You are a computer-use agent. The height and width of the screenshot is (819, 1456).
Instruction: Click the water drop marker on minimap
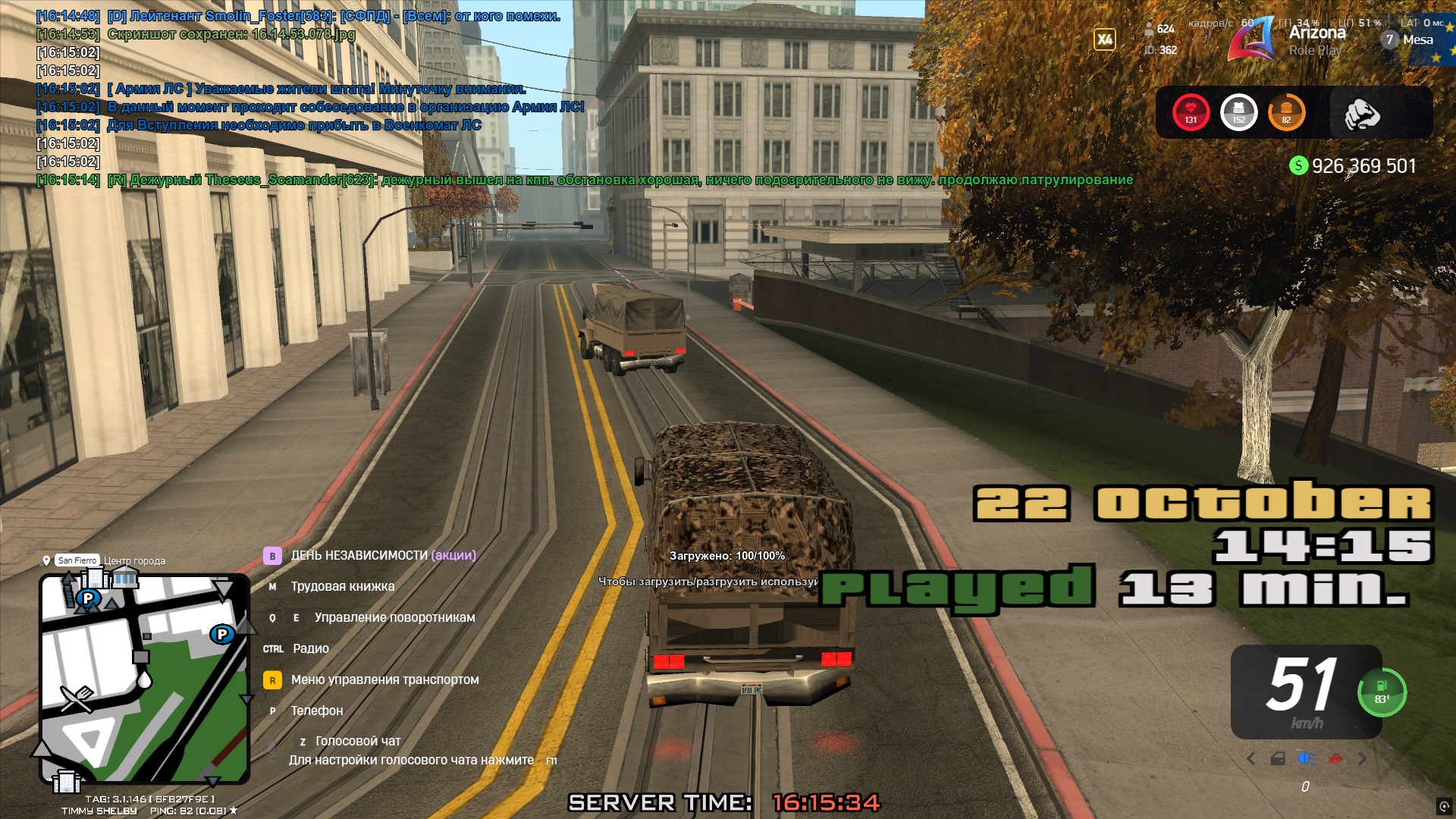click(x=143, y=679)
